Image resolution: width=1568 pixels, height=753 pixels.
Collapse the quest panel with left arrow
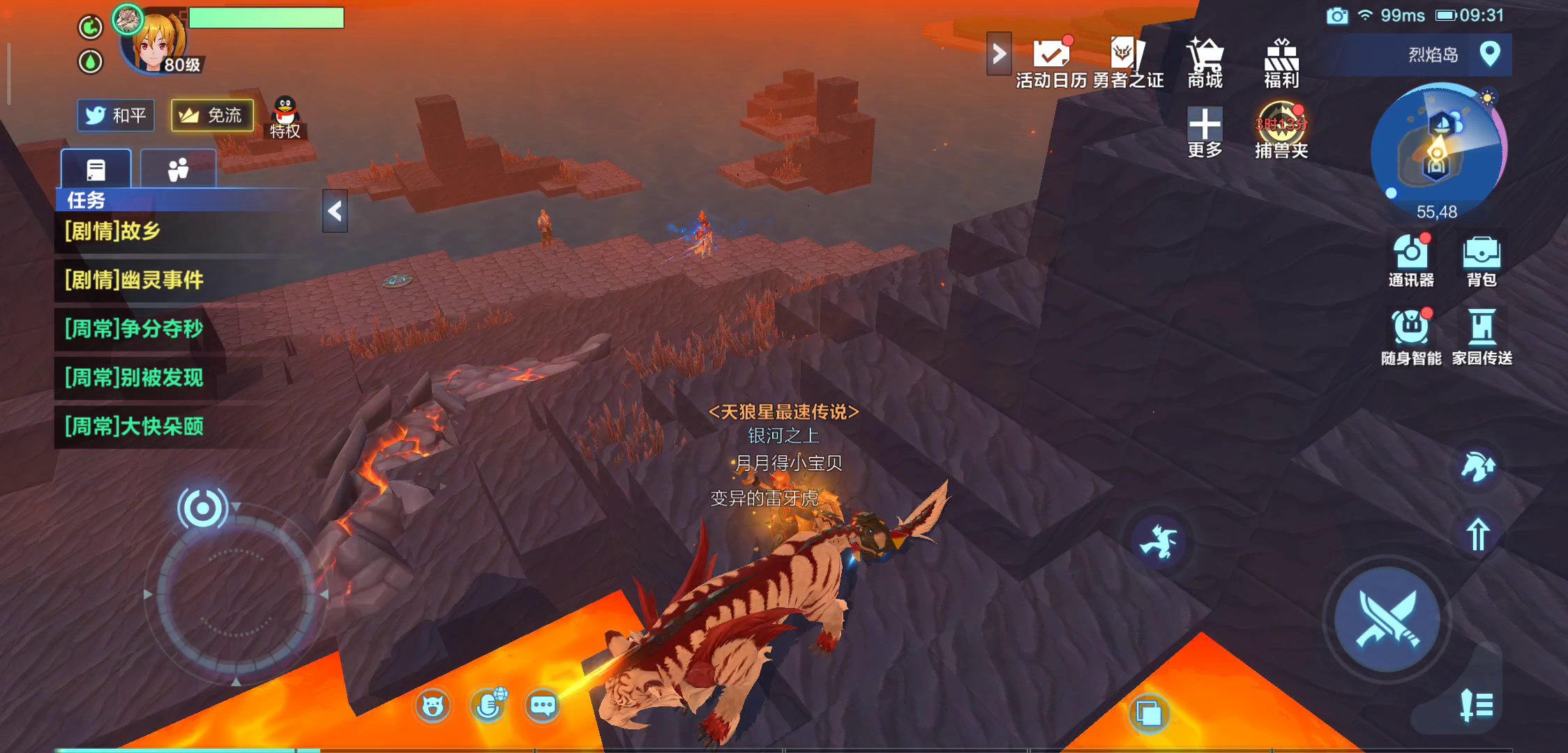click(335, 211)
